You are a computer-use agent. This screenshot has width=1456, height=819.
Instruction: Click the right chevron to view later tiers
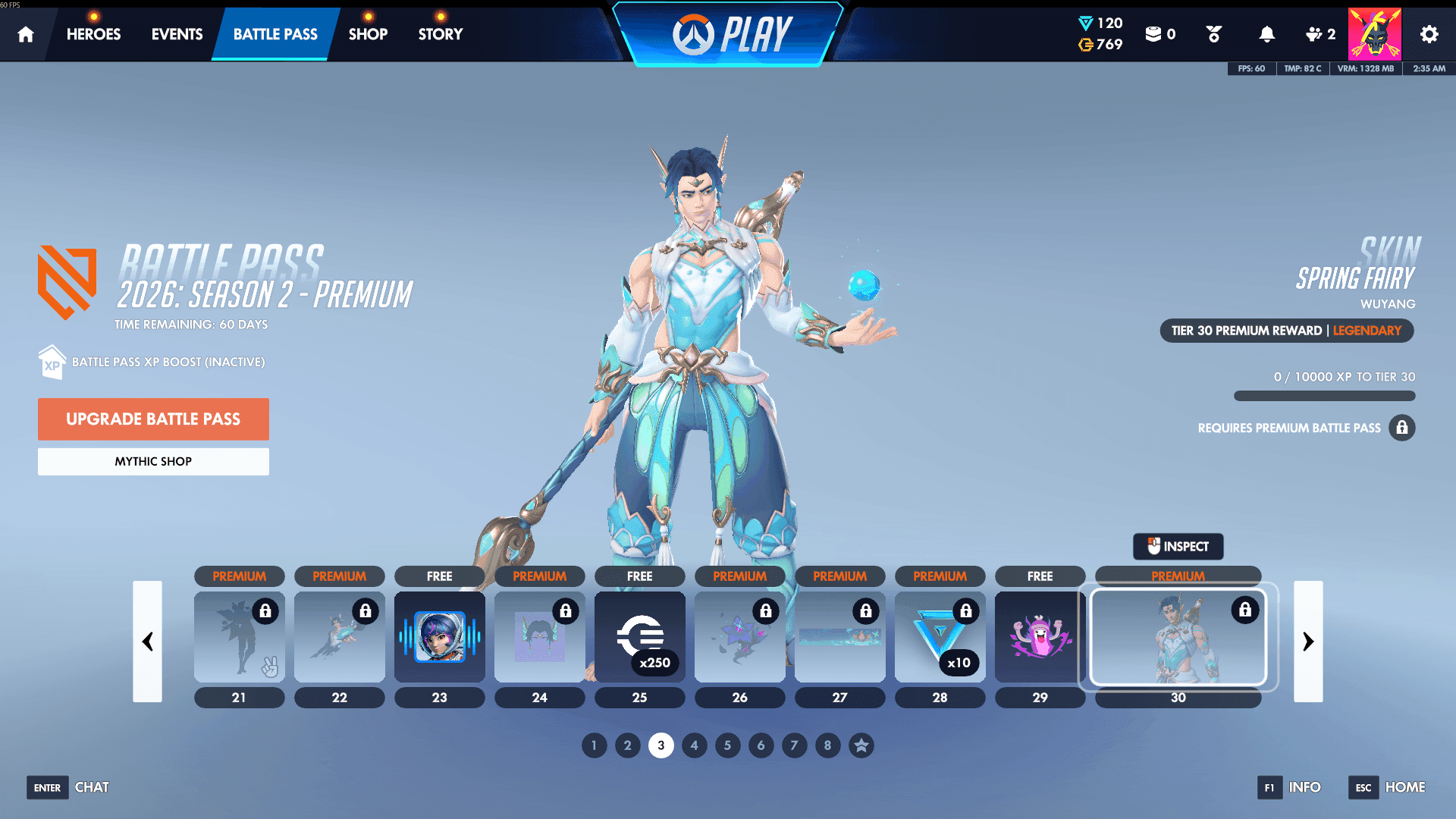tap(1308, 642)
